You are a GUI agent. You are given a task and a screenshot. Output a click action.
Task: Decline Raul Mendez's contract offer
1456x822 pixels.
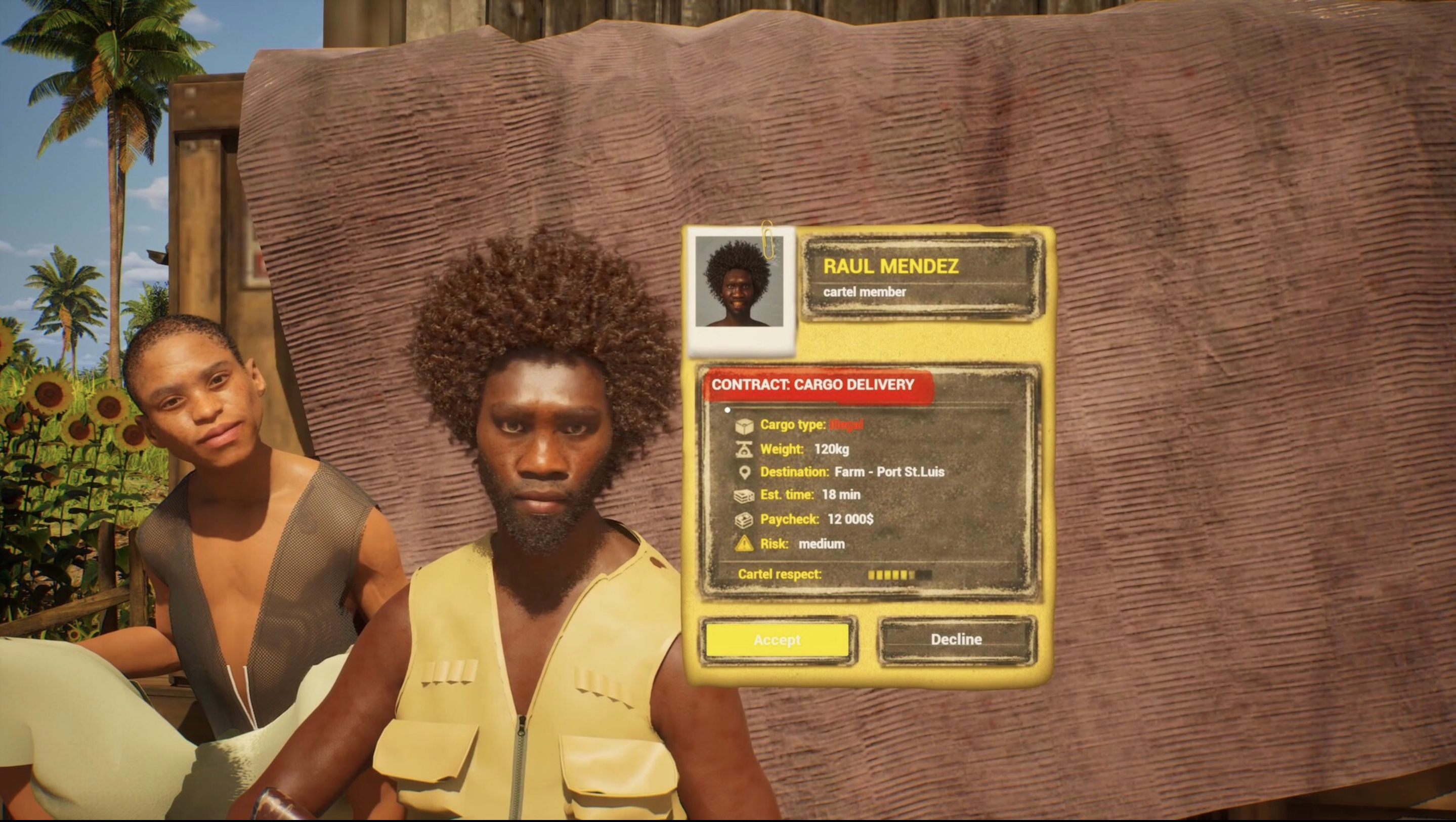click(956, 639)
